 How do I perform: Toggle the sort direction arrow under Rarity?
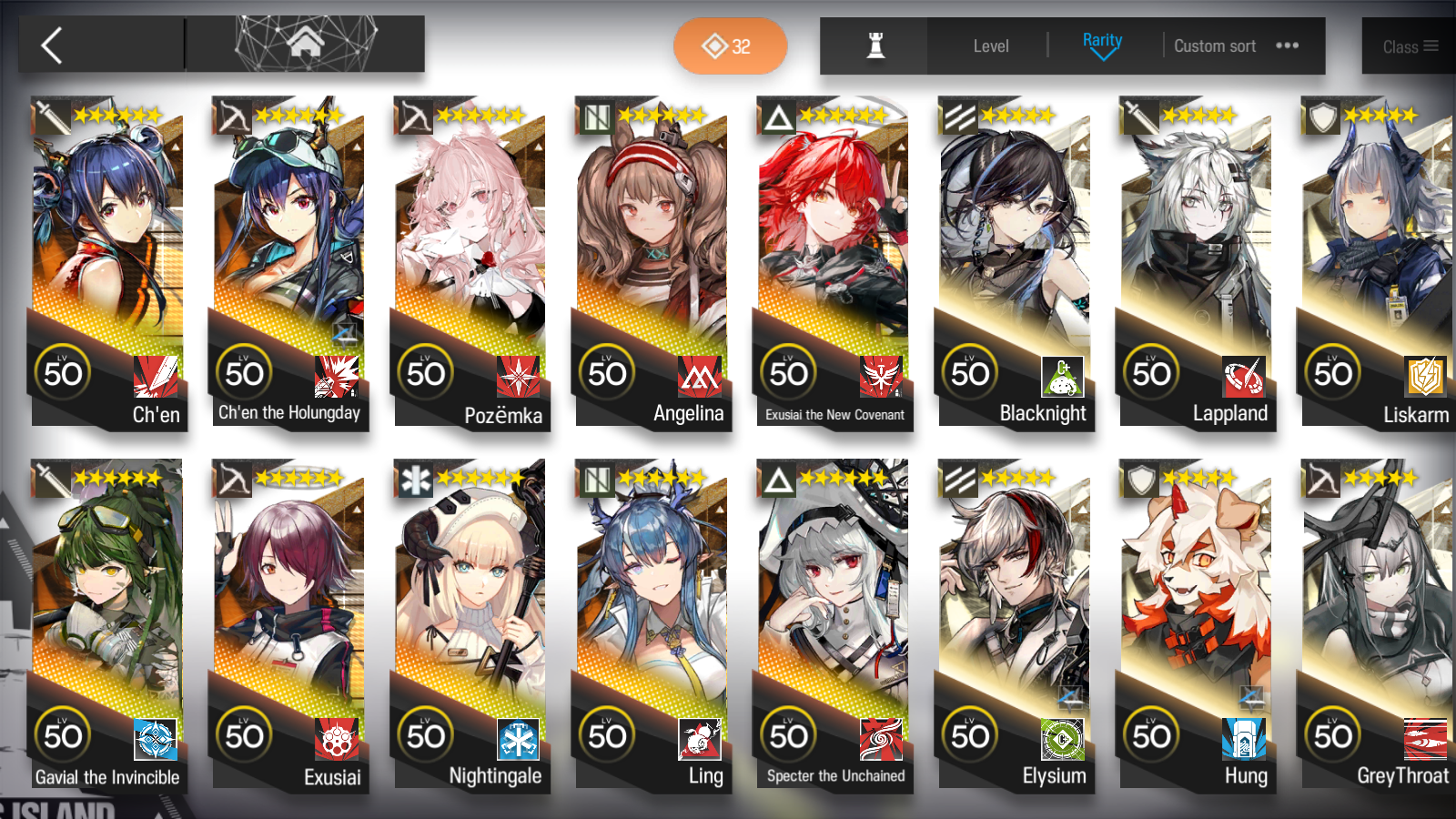1103,56
